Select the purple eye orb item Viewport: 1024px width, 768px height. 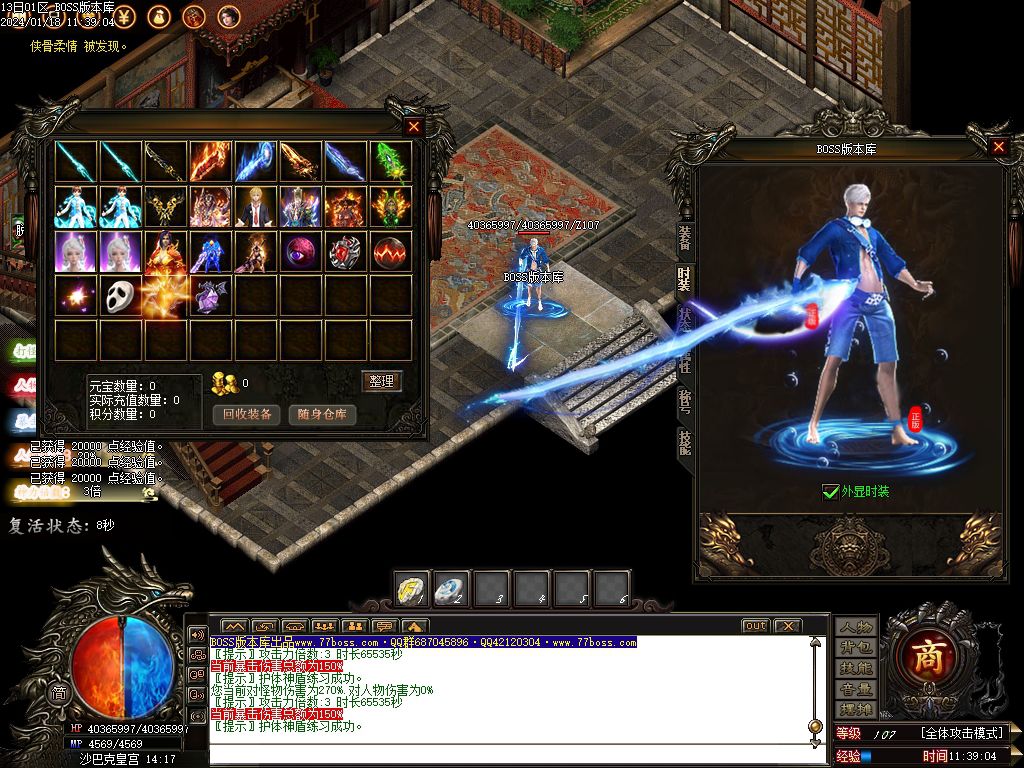[301, 251]
